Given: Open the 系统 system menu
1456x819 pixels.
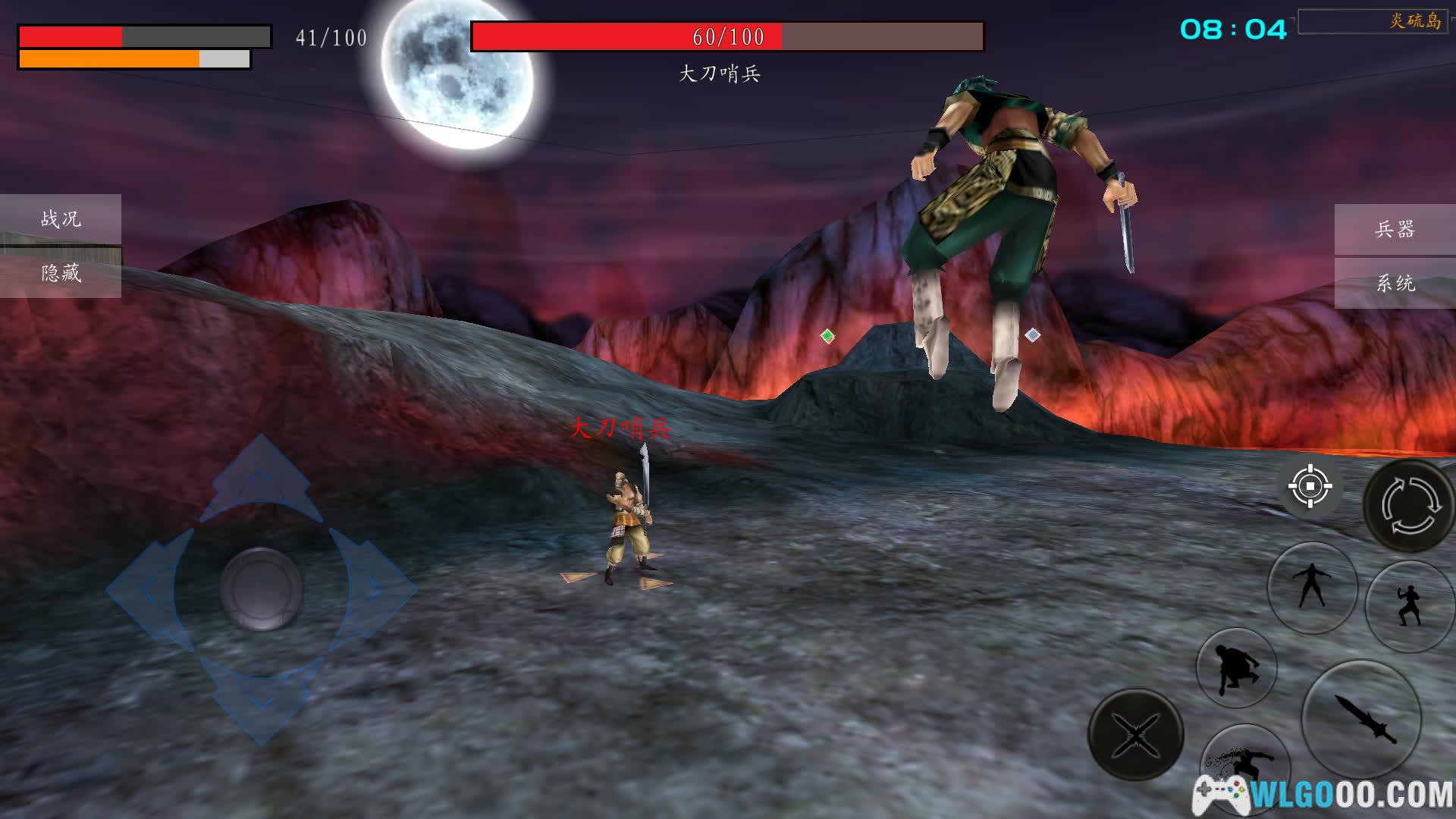Looking at the screenshot, I should coord(1395,284).
